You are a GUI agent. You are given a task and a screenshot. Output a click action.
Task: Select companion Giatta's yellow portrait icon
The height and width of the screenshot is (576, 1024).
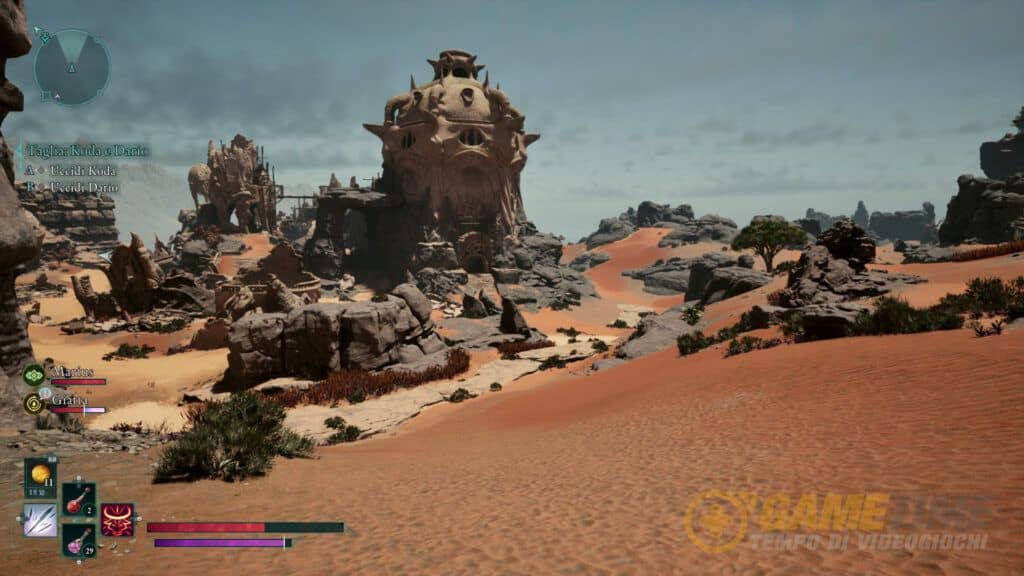tap(33, 403)
